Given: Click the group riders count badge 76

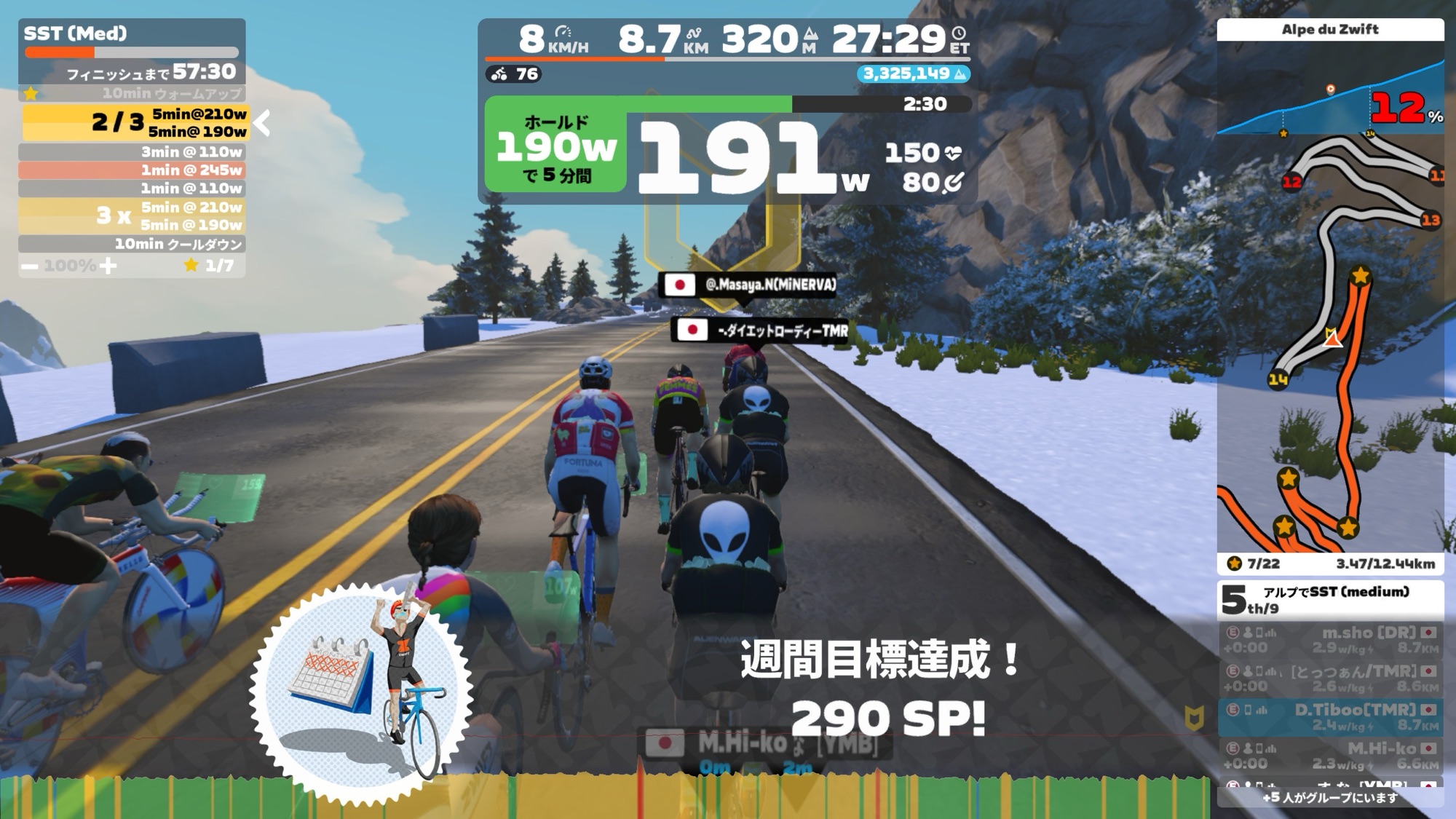Looking at the screenshot, I should [515, 74].
